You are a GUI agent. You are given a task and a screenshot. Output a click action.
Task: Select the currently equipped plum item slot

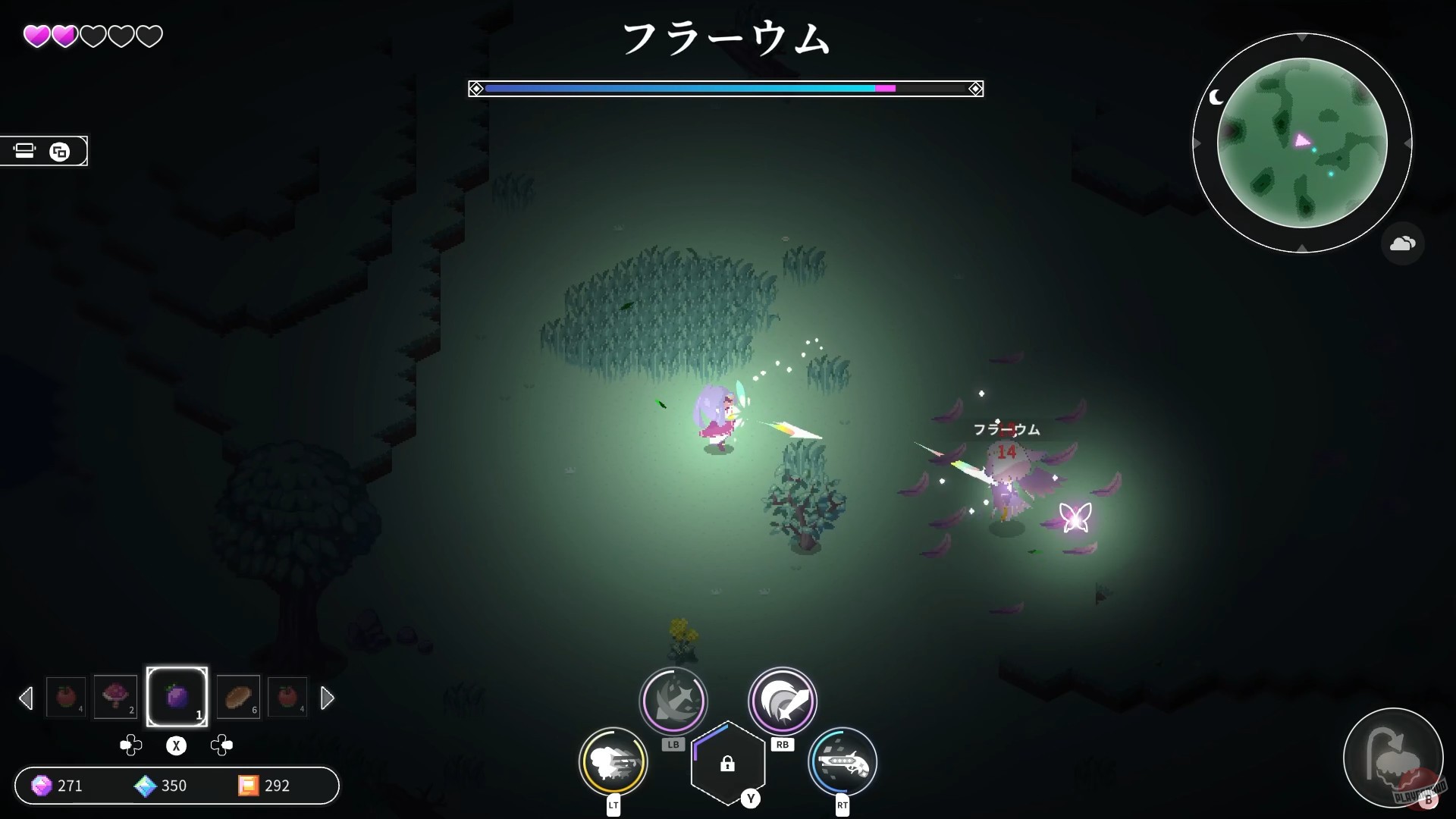[x=177, y=695]
